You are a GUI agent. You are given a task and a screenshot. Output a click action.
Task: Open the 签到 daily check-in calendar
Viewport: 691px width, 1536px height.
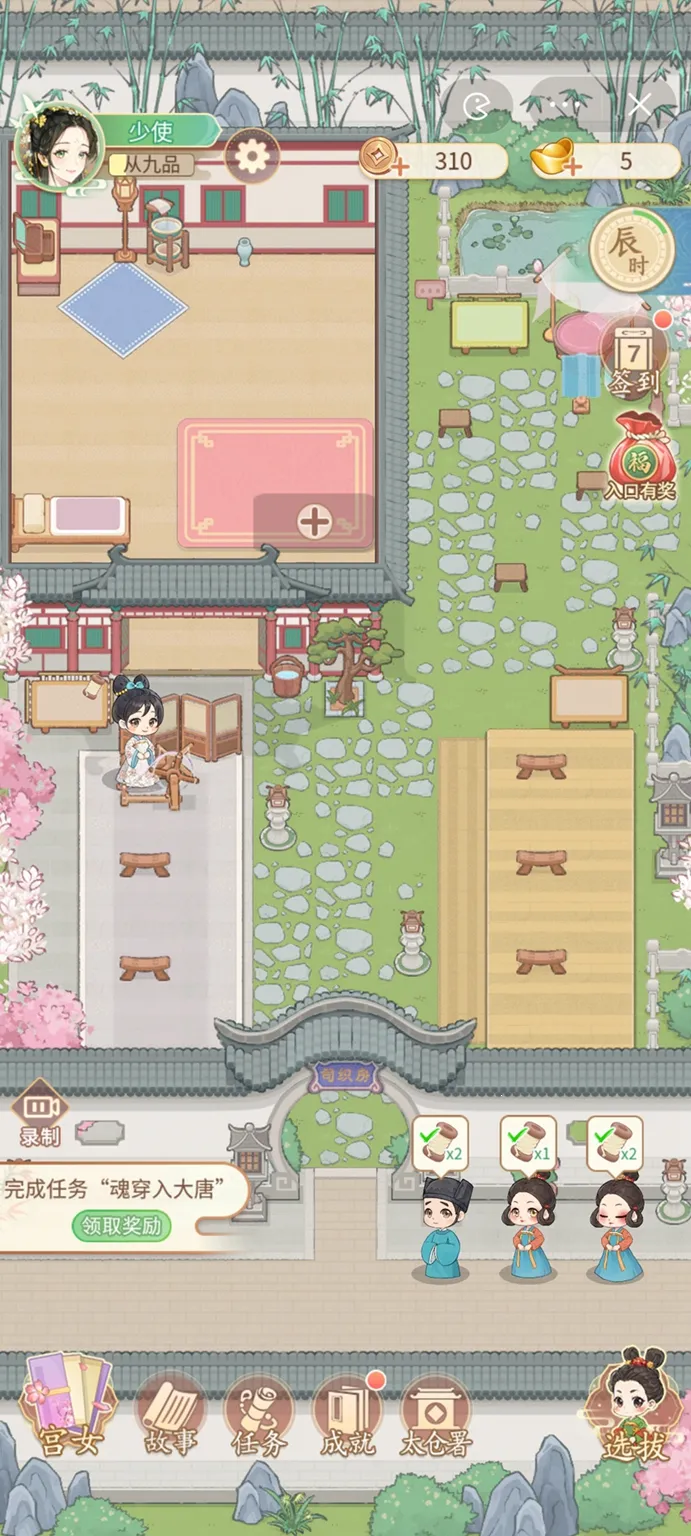tap(634, 362)
